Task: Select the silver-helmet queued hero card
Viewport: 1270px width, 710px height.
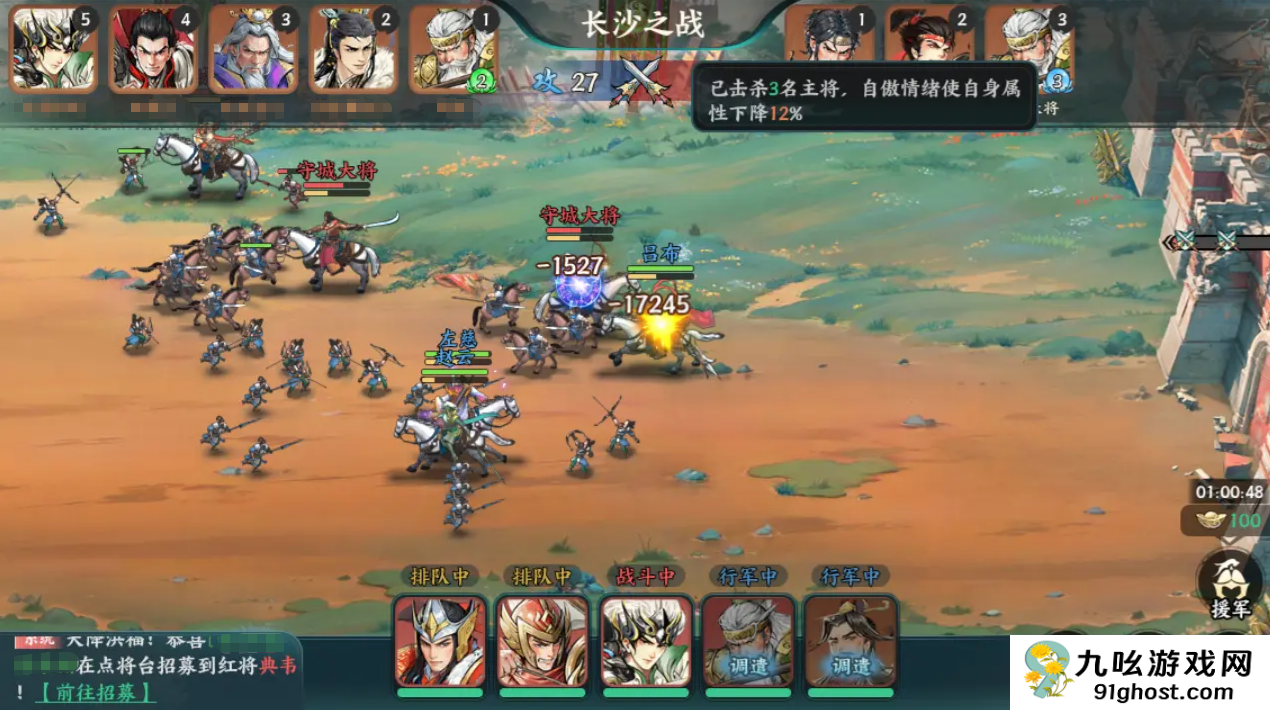Action: point(441,641)
